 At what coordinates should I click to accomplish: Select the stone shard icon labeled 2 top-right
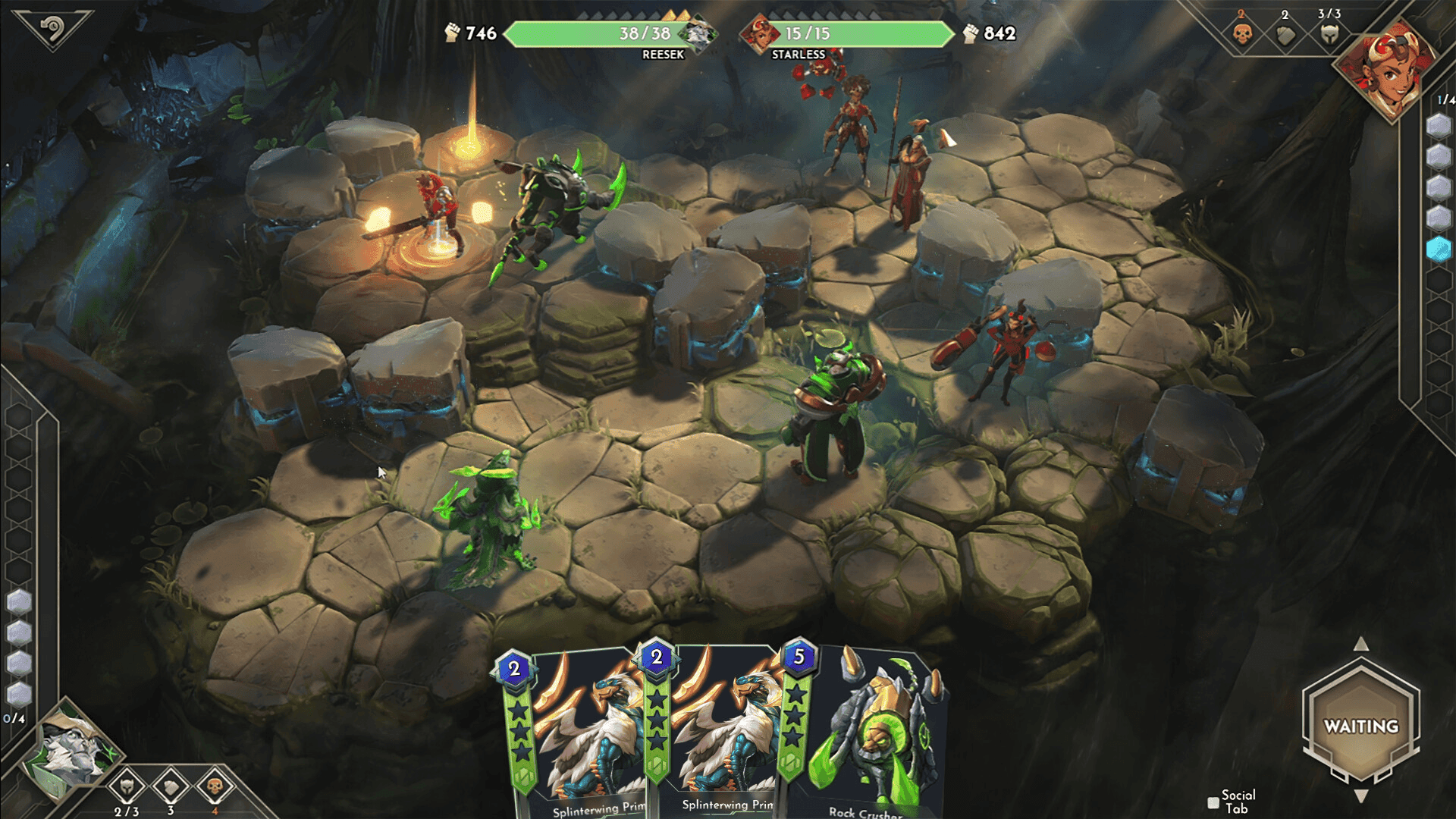pos(1285,36)
